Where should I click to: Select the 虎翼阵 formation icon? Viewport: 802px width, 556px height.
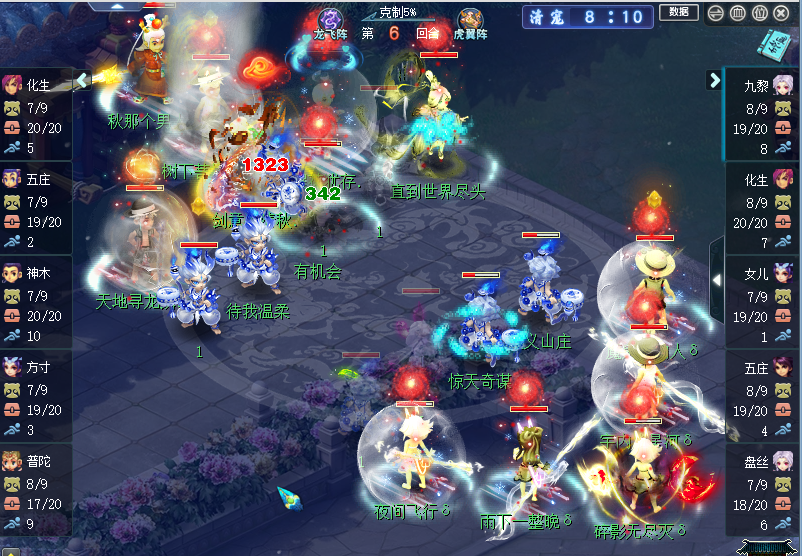tap(470, 21)
